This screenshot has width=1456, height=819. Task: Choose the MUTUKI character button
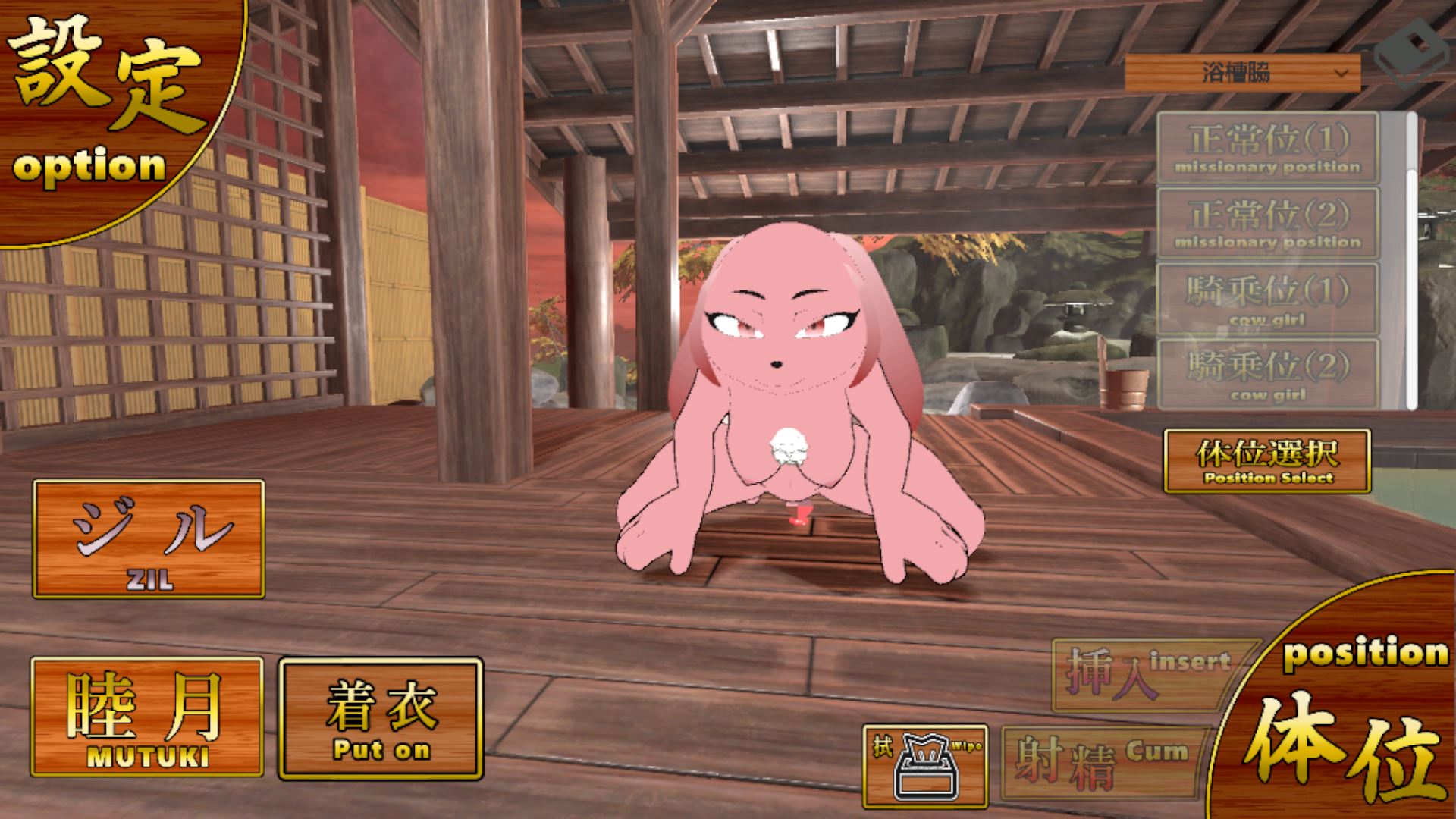[x=147, y=717]
